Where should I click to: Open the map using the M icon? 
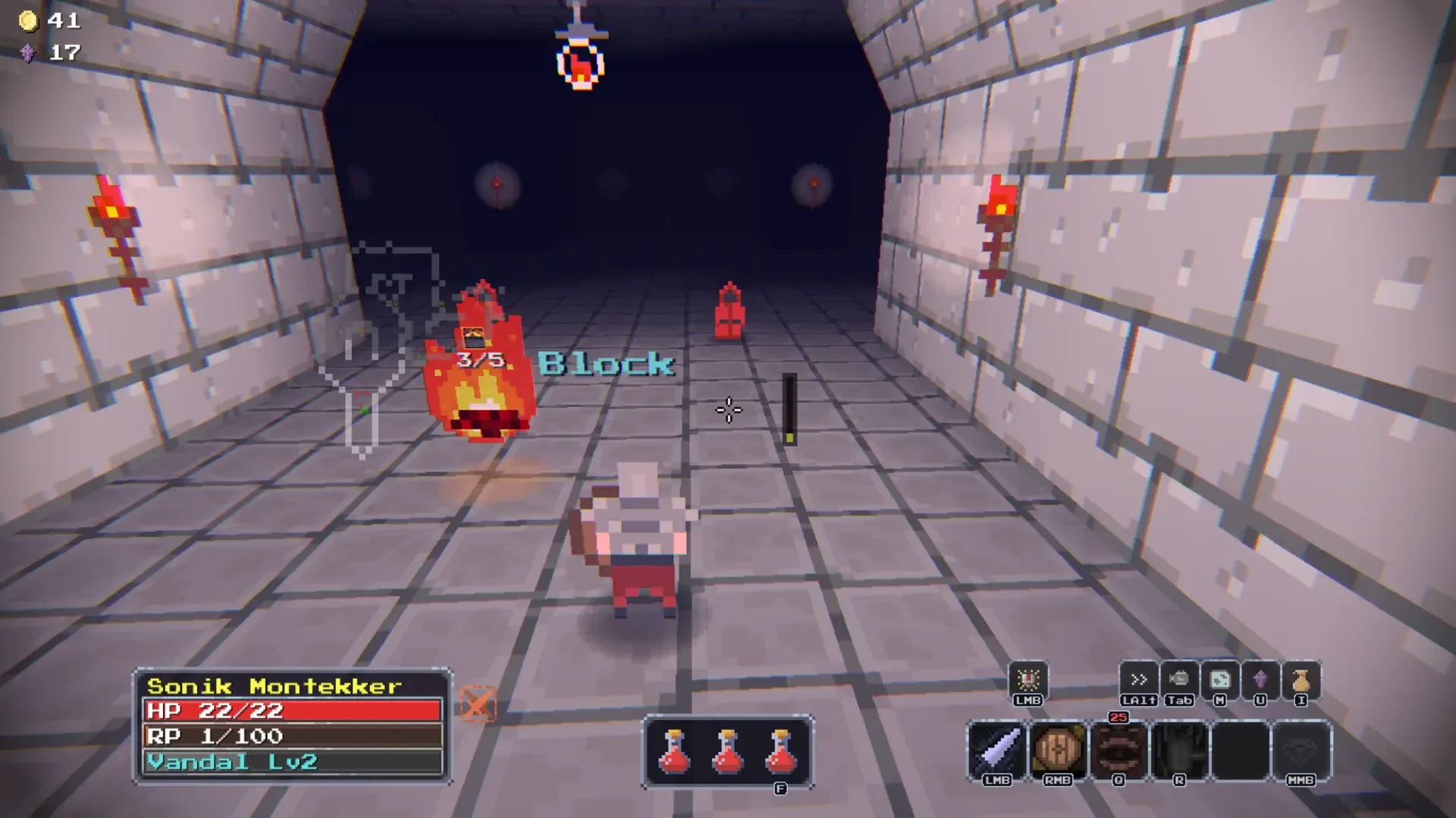tap(1220, 681)
